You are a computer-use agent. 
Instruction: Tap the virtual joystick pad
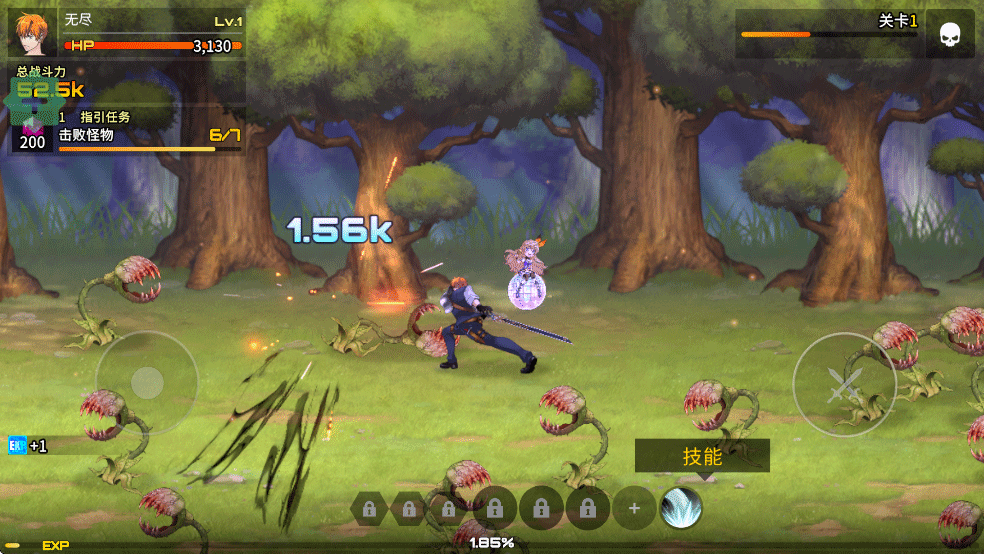tap(147, 381)
